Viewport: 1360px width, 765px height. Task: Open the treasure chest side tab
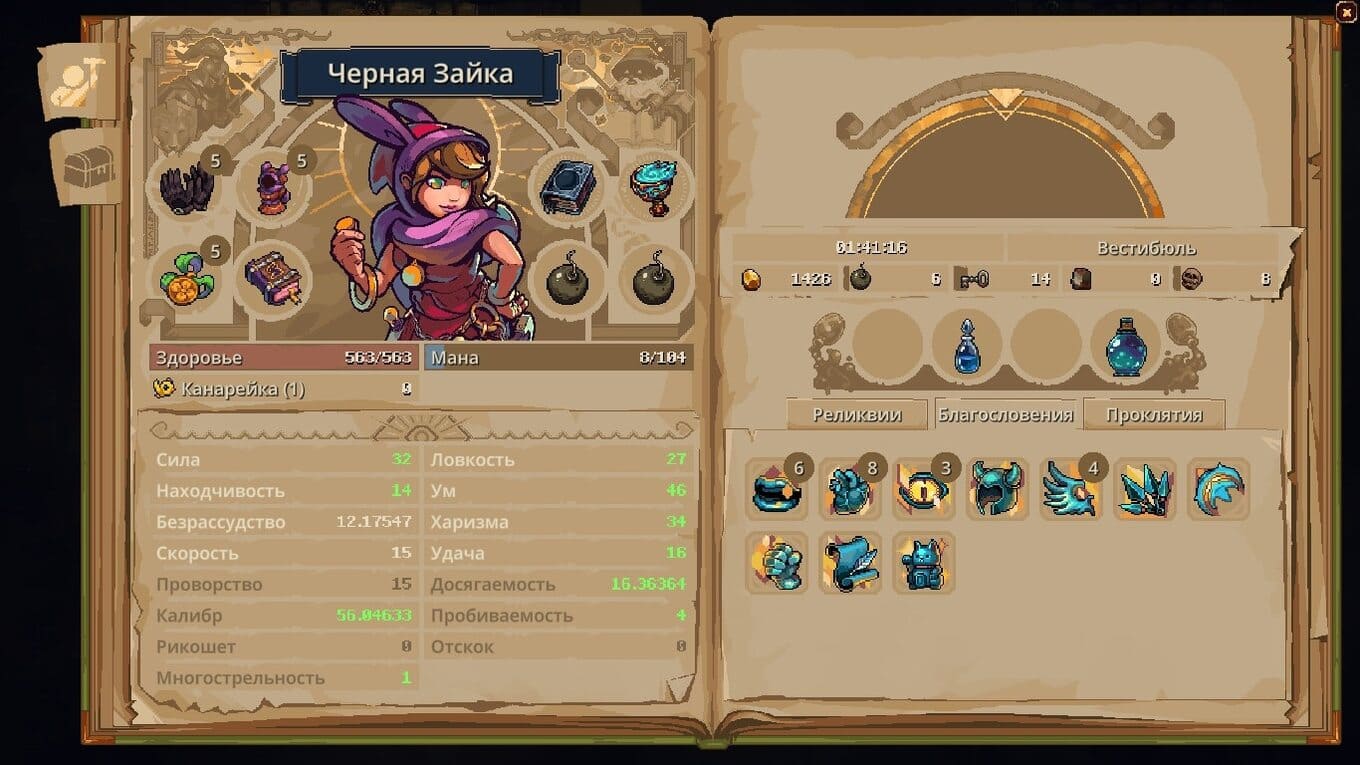(x=89, y=168)
